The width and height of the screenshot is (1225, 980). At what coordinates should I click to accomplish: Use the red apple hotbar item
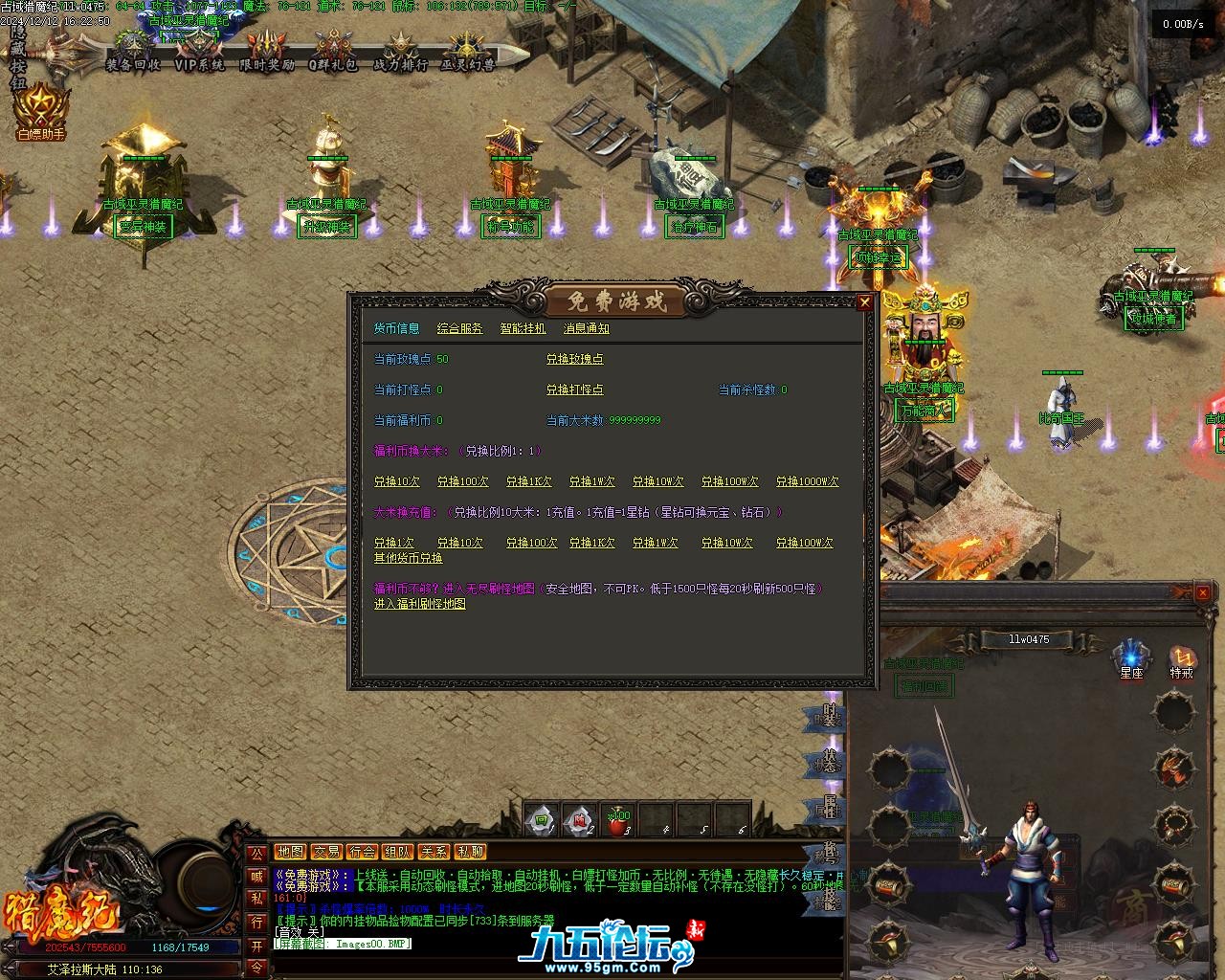click(x=618, y=820)
